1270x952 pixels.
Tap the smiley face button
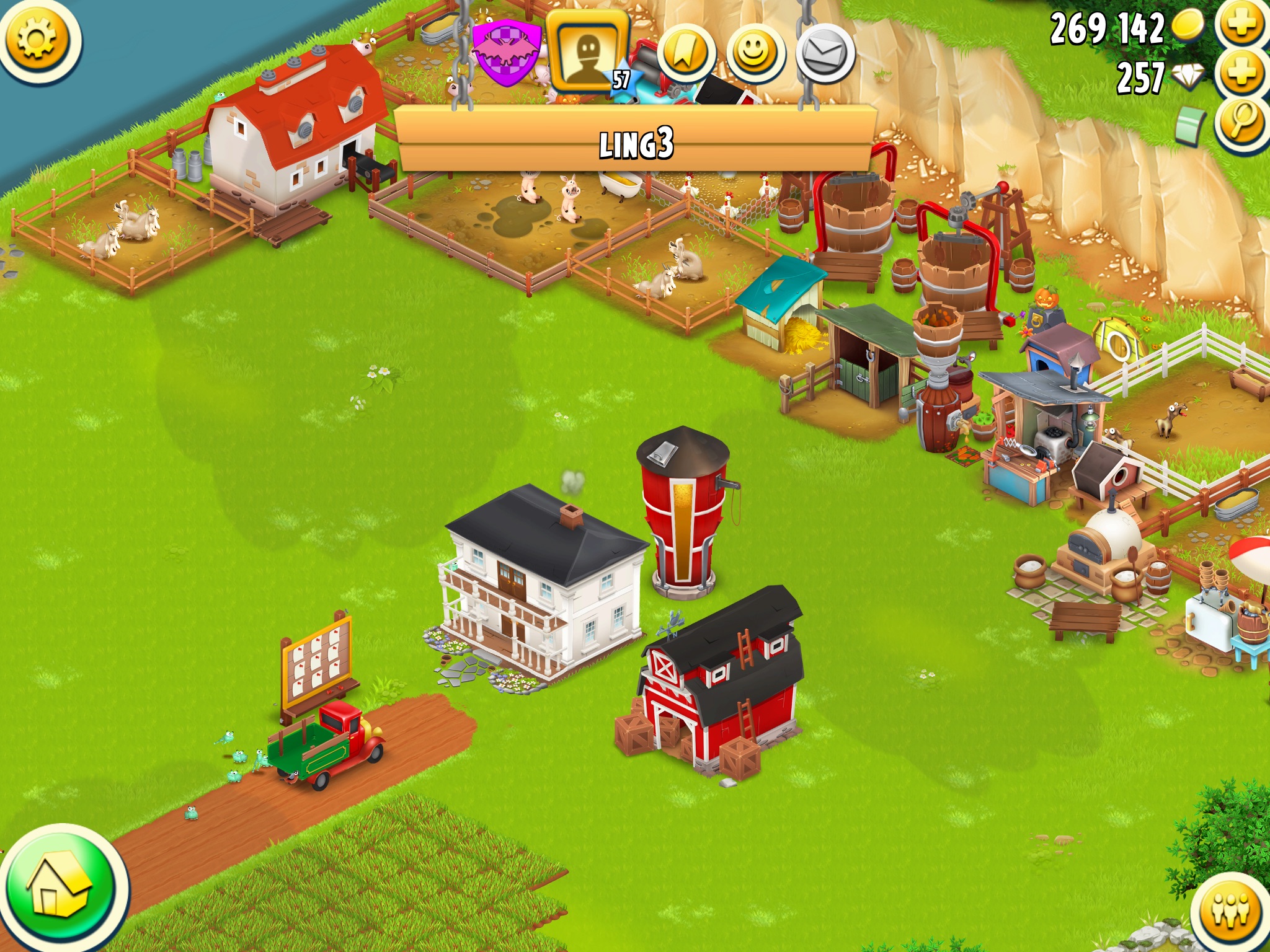click(x=755, y=55)
